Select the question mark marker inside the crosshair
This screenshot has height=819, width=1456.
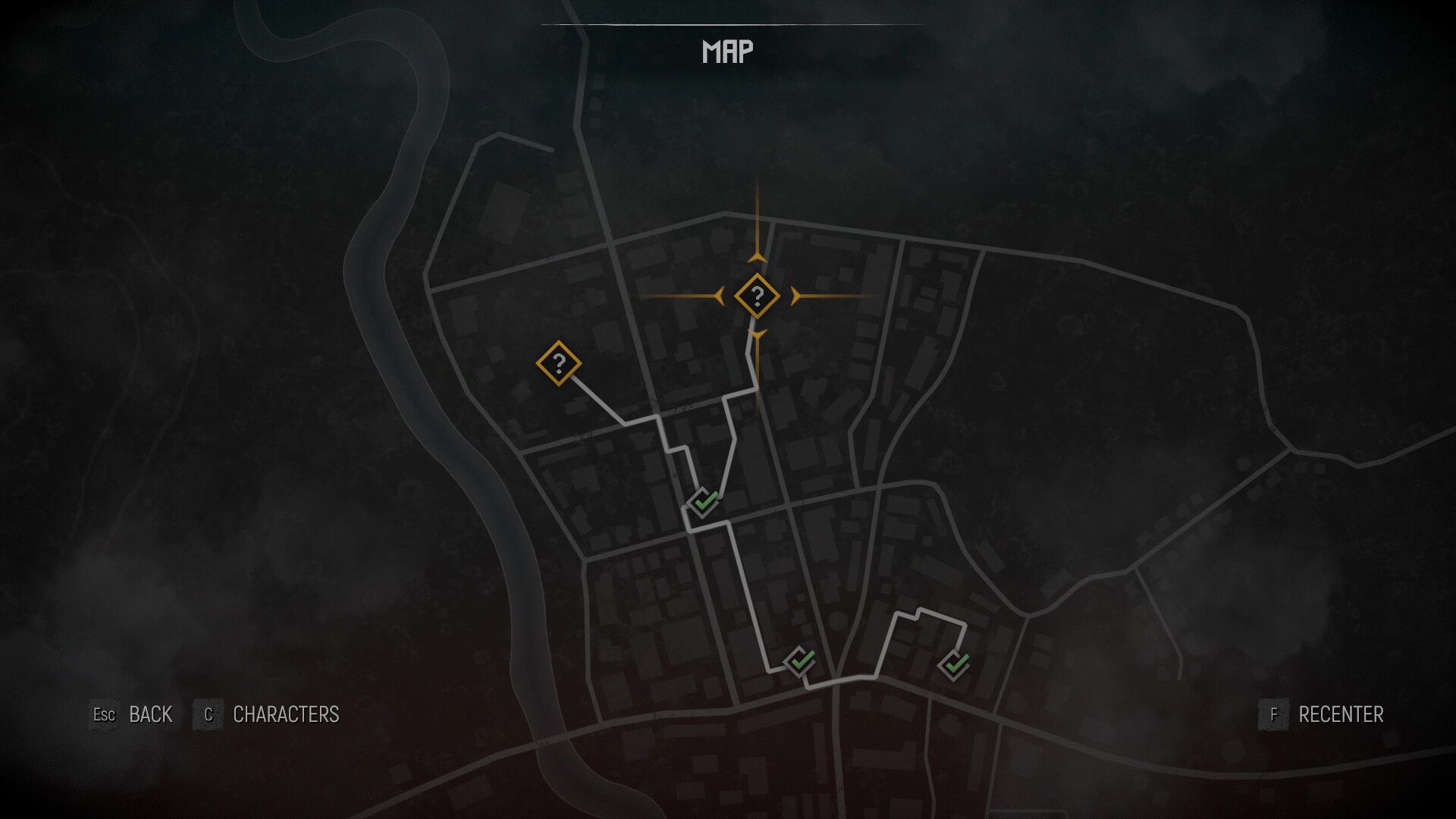[x=757, y=296]
